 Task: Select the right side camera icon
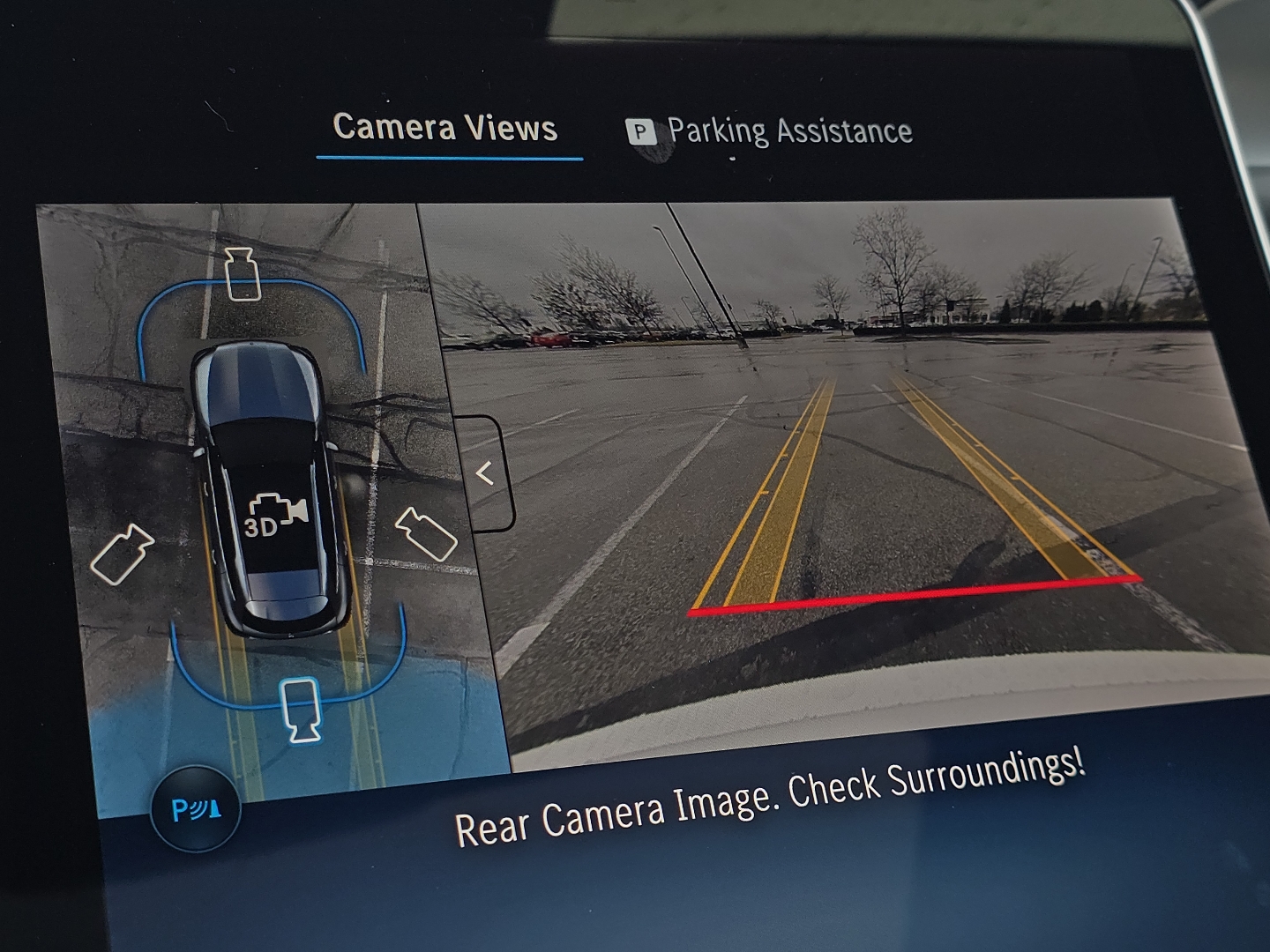click(x=426, y=532)
